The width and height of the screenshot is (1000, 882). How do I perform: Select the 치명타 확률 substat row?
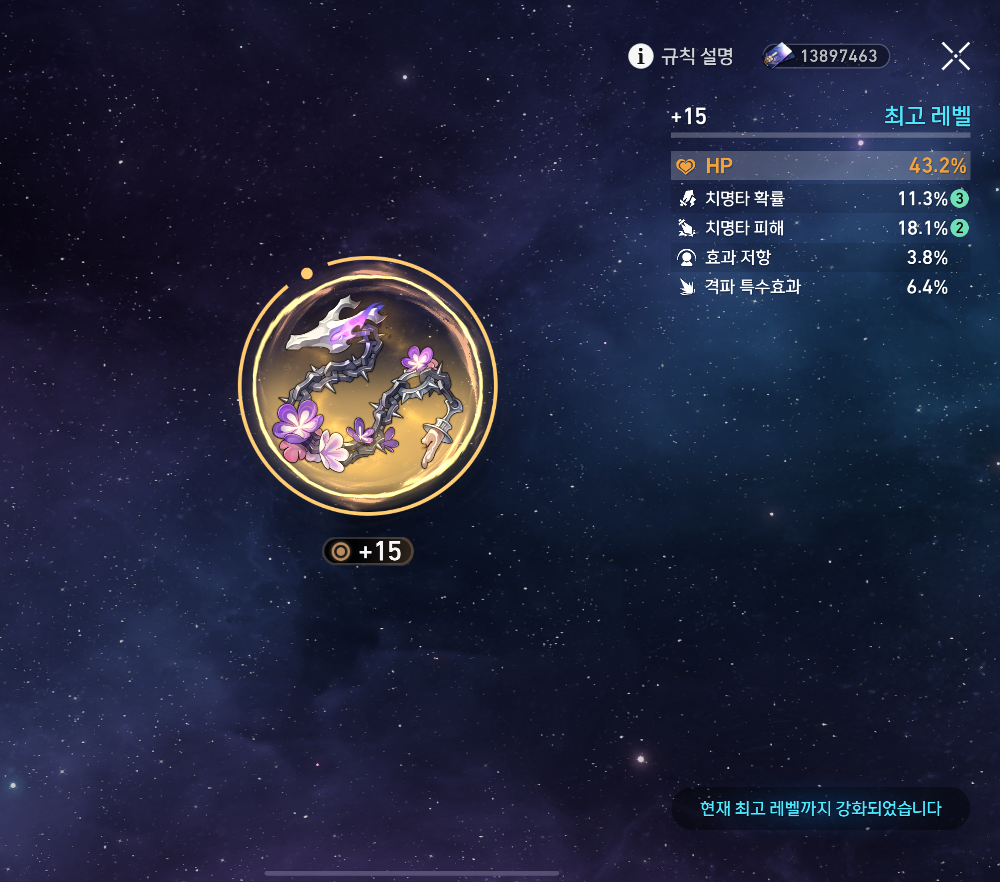tap(820, 198)
